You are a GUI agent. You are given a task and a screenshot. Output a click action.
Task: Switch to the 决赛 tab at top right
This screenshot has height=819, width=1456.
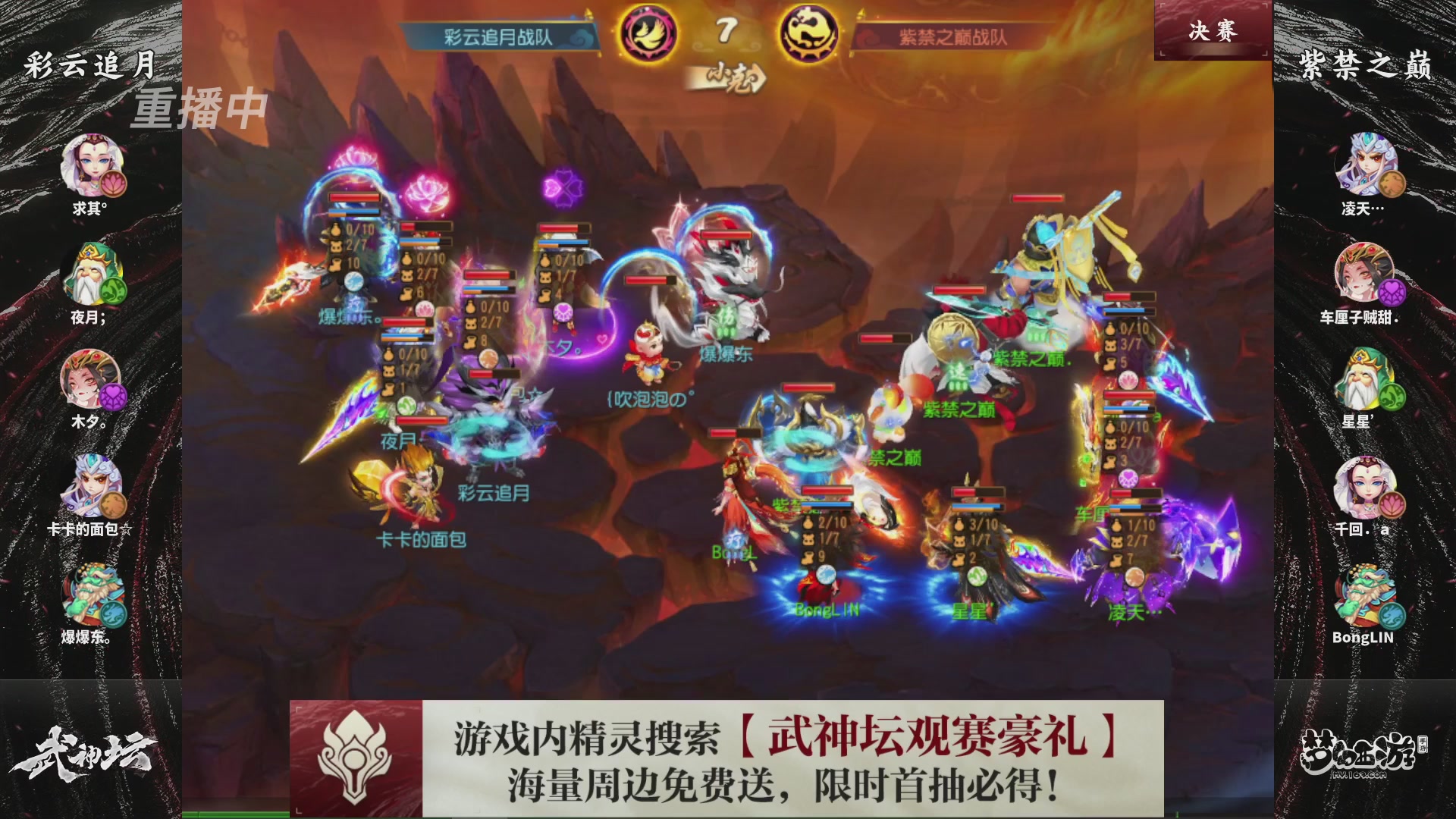point(1212,32)
